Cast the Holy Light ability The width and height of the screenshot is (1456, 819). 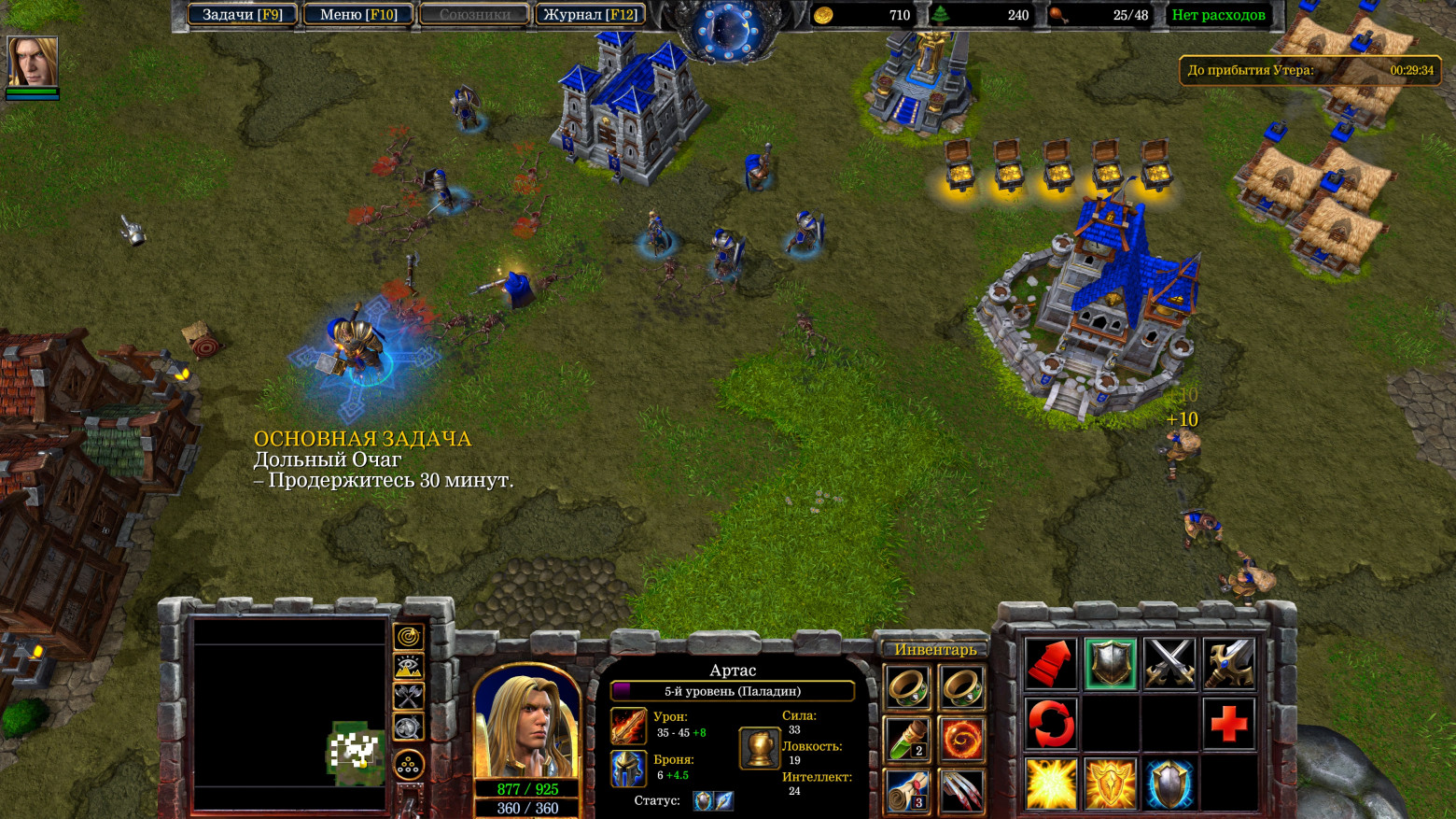click(1051, 784)
